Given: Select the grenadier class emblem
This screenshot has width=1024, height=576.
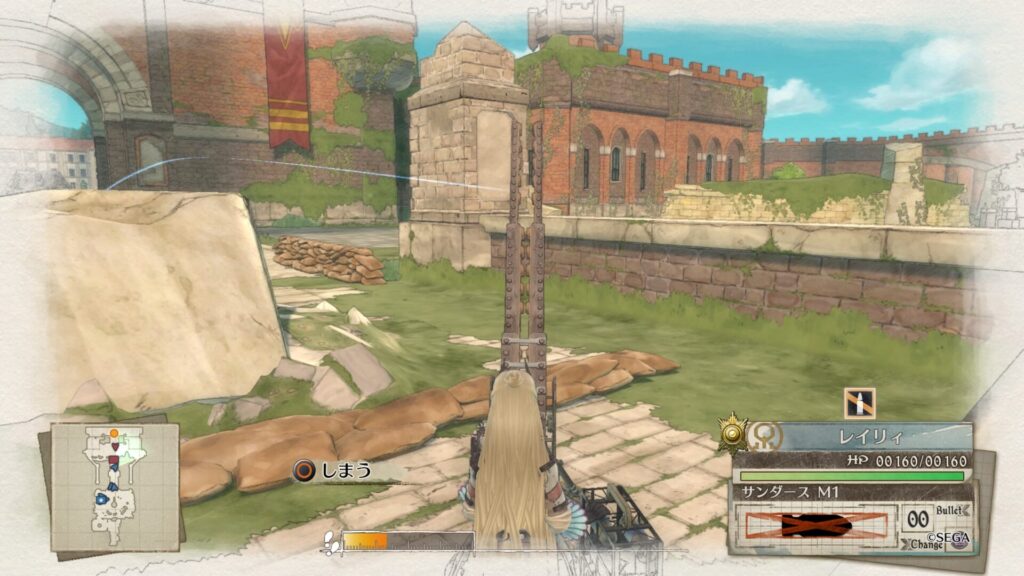Looking at the screenshot, I should tap(764, 436).
